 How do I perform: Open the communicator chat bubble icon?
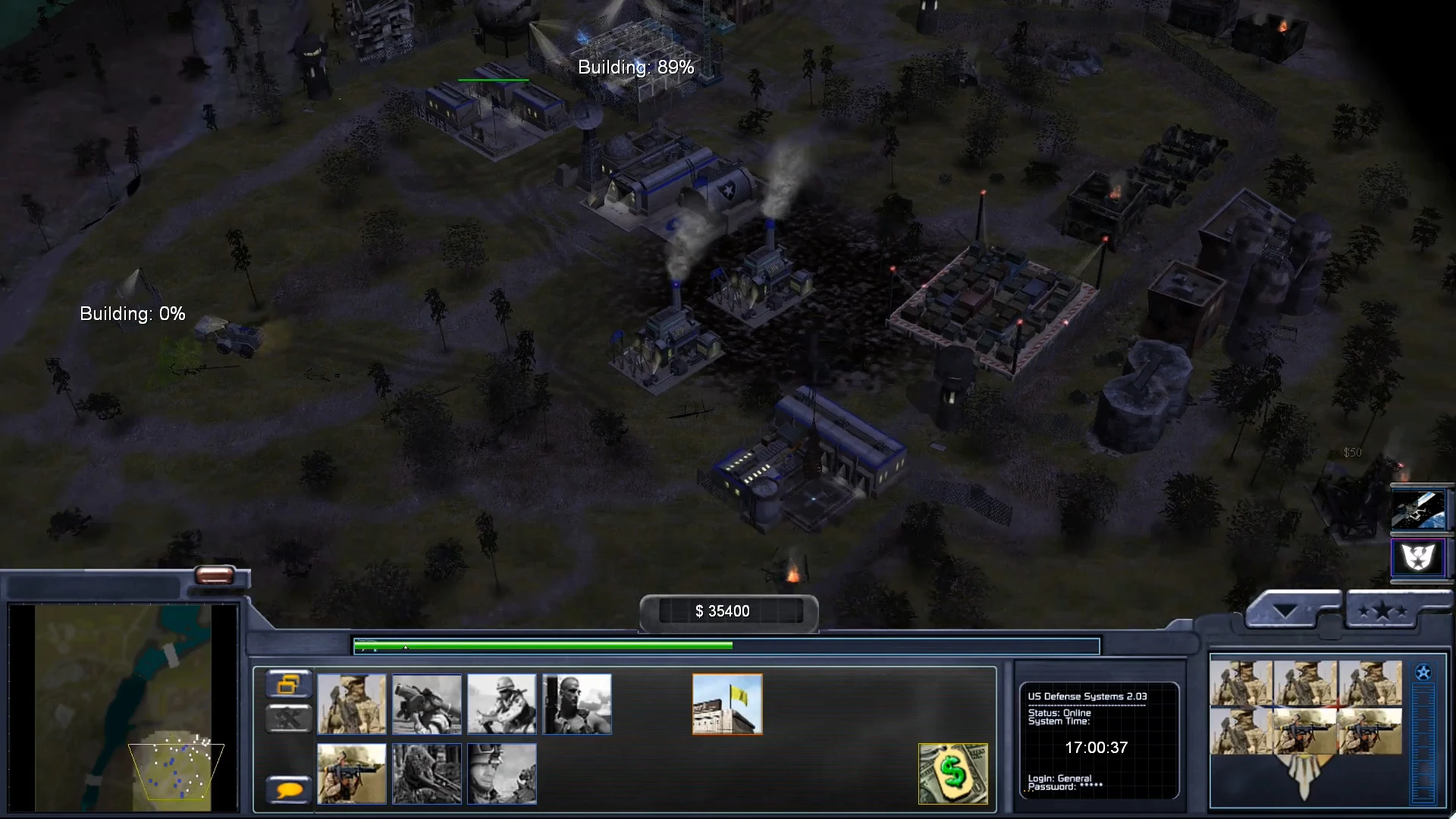click(288, 790)
